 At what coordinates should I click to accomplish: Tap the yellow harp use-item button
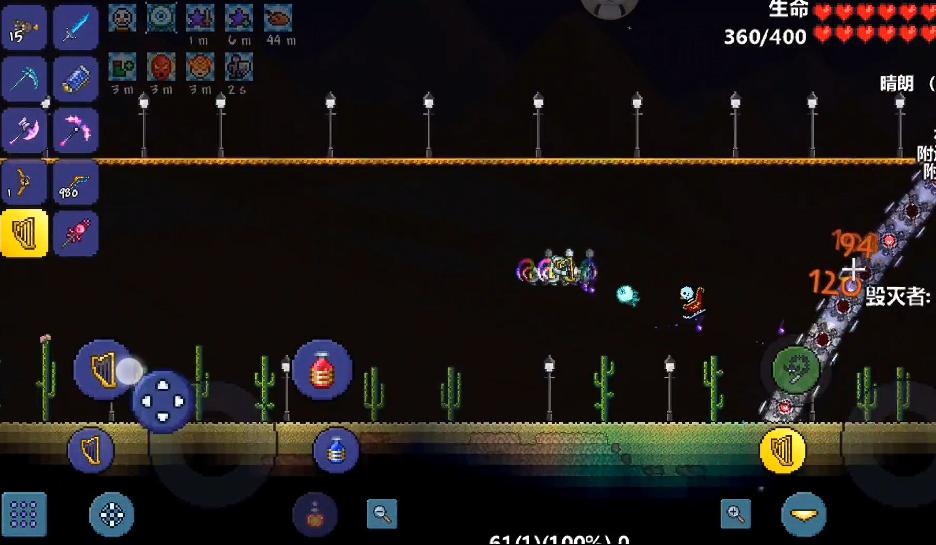pos(783,450)
